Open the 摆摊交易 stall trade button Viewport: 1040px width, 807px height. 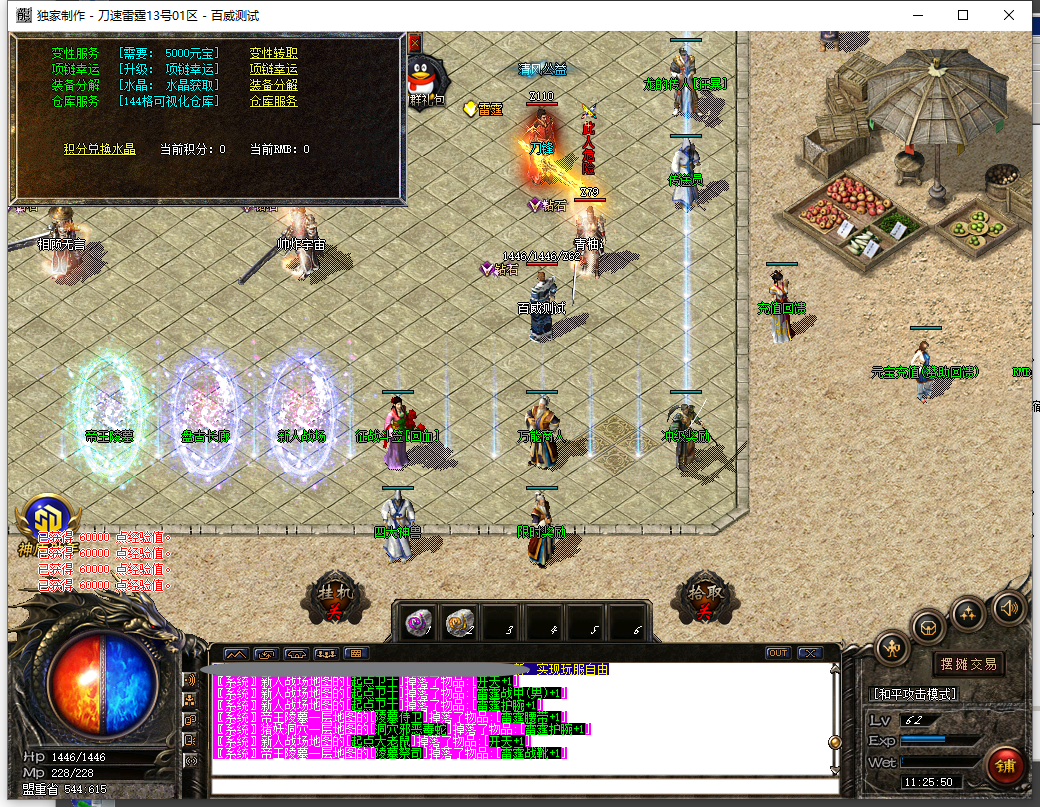[x=968, y=664]
